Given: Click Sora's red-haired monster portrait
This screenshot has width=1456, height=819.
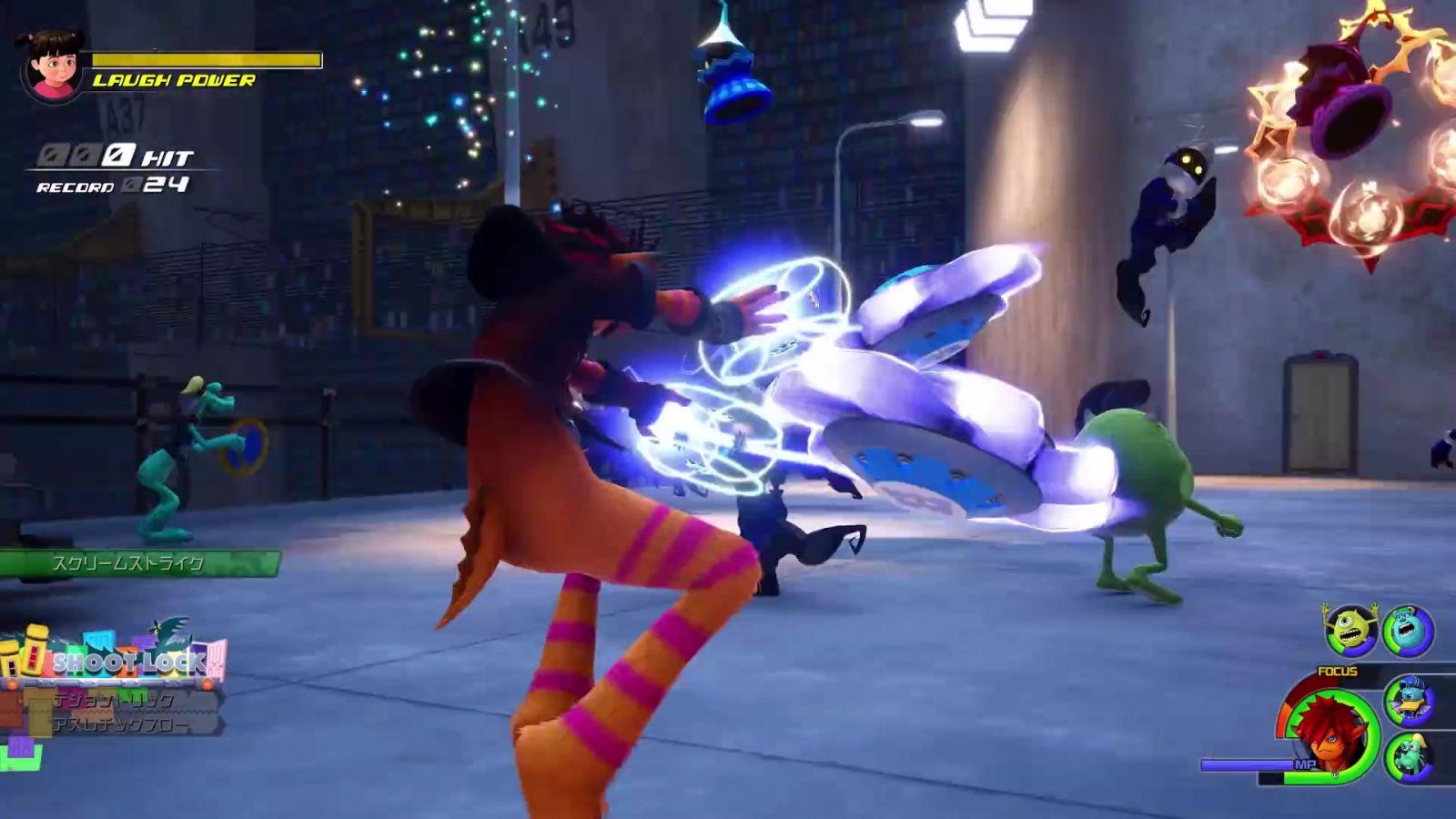Looking at the screenshot, I should point(1331,735).
